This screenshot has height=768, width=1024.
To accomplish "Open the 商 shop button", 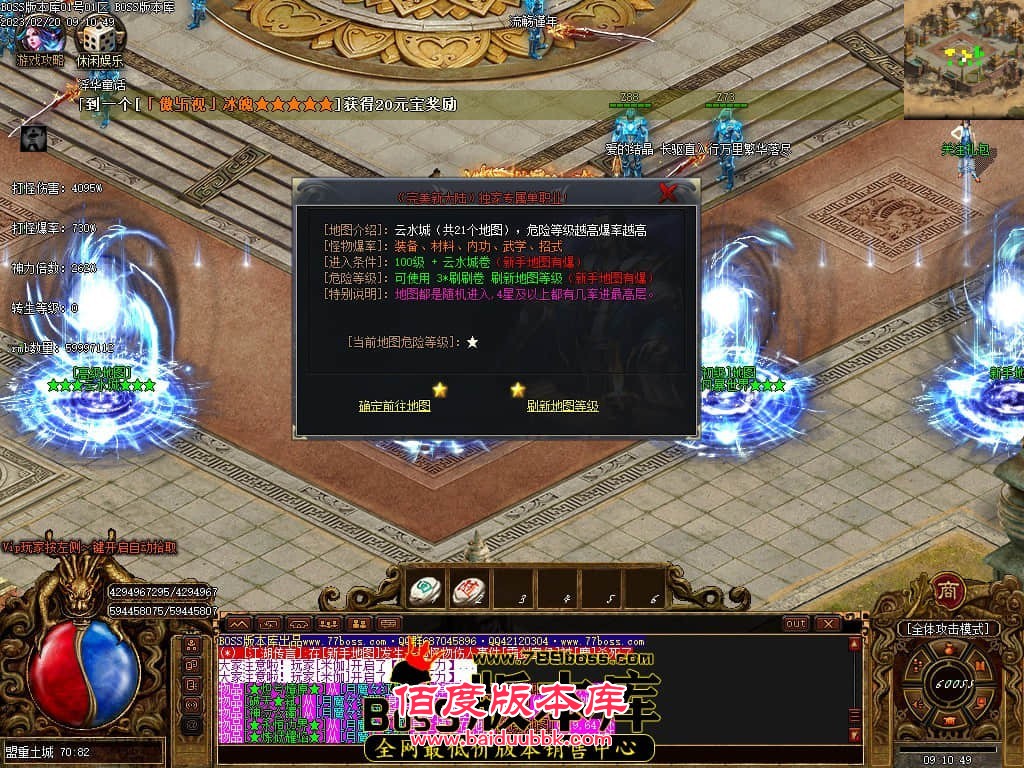I will point(946,590).
